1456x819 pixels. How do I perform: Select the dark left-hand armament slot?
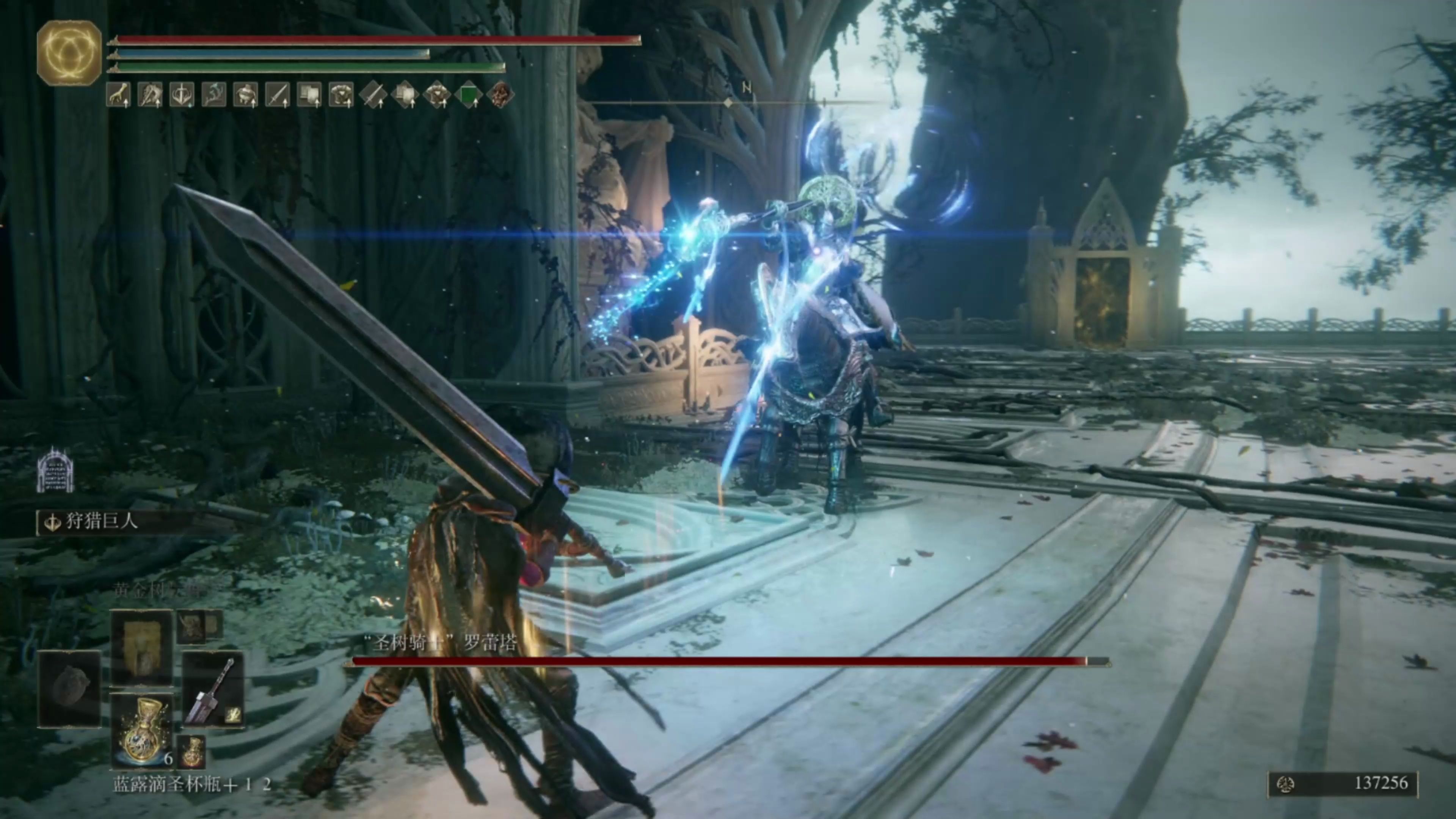click(69, 689)
